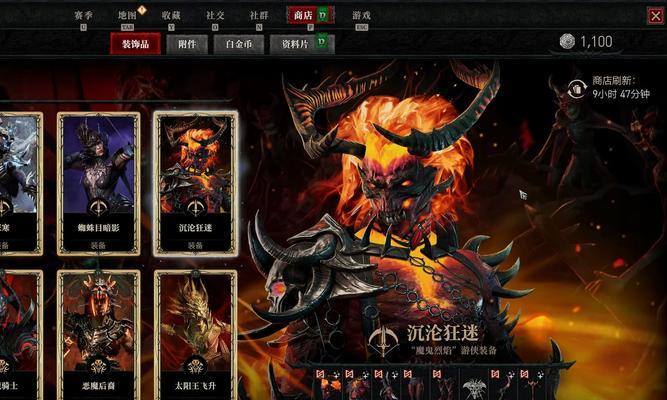The width and height of the screenshot is (667, 400).
Task: Select the 商店 (Shop) tab
Action: tap(302, 16)
